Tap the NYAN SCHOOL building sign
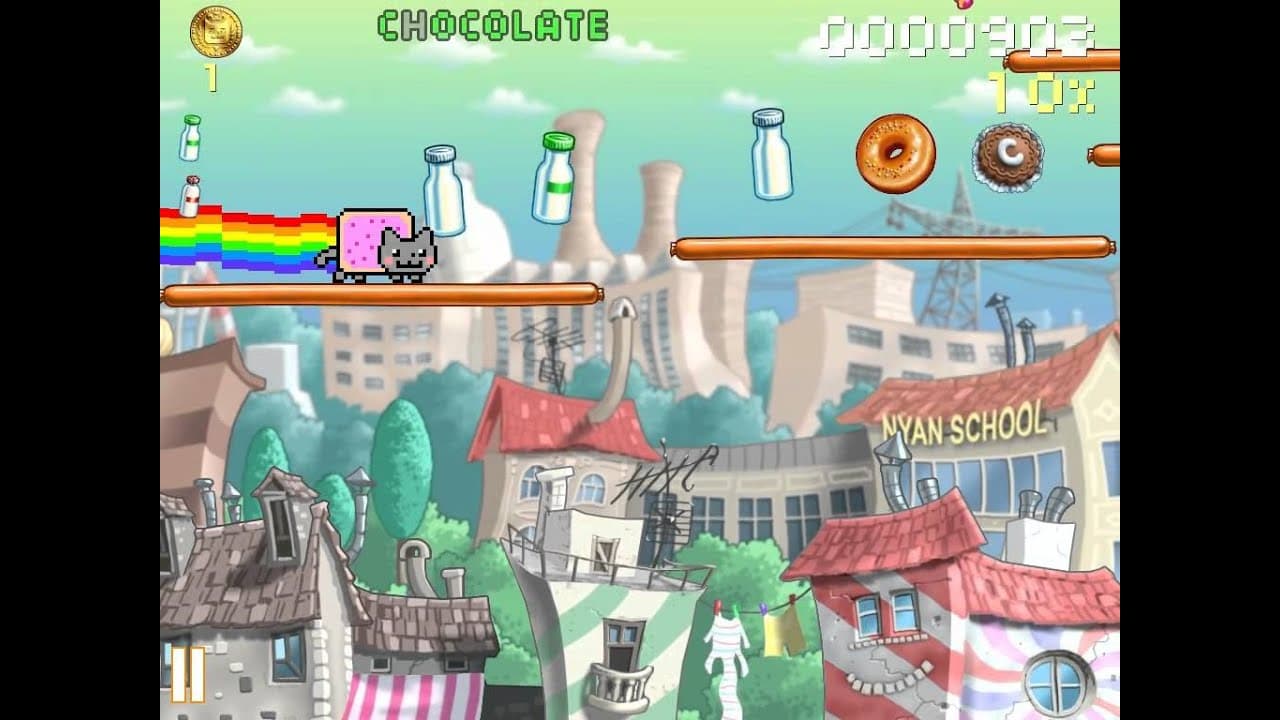 [965, 423]
